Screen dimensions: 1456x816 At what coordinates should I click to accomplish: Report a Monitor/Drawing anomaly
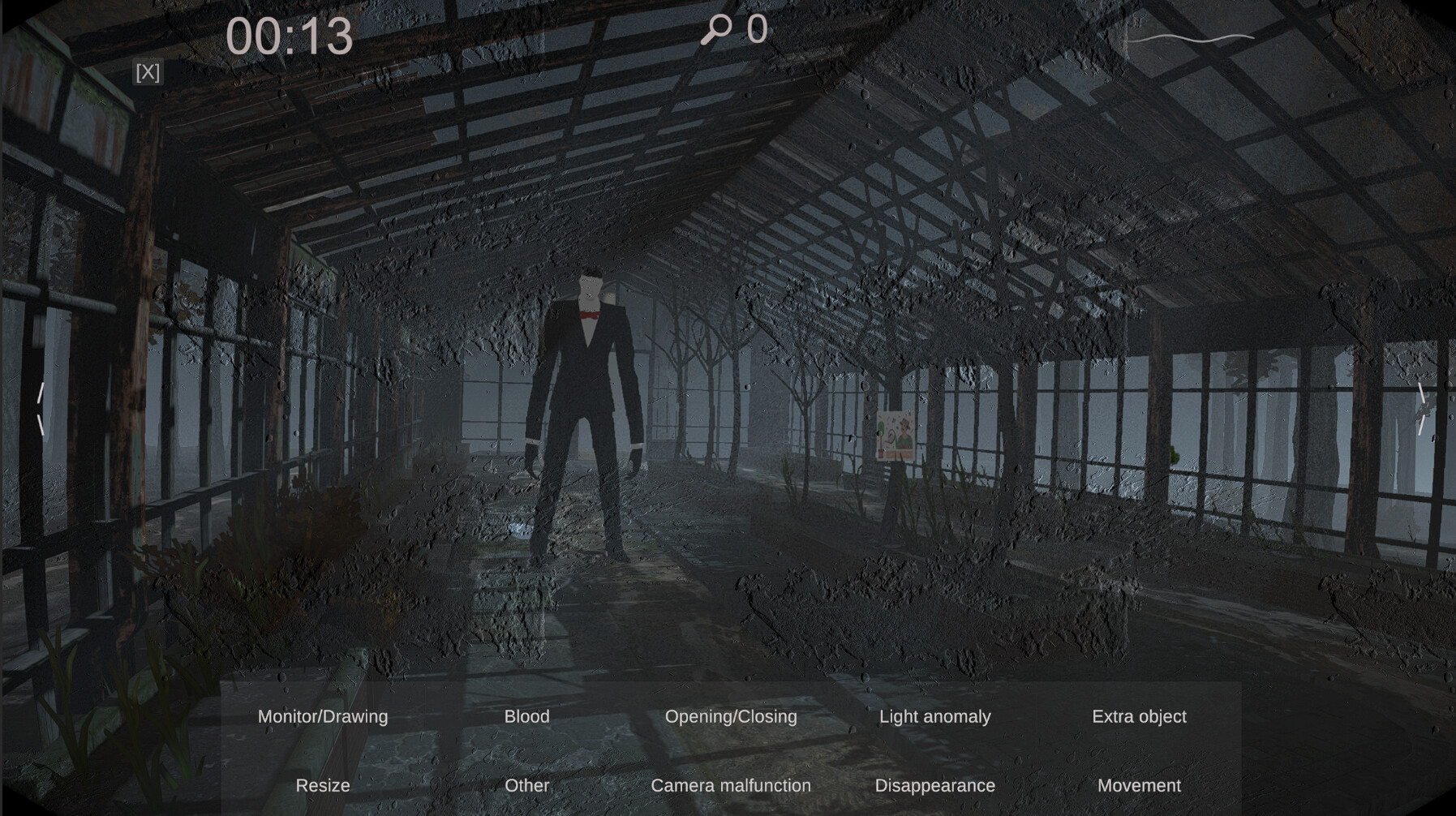click(x=322, y=716)
